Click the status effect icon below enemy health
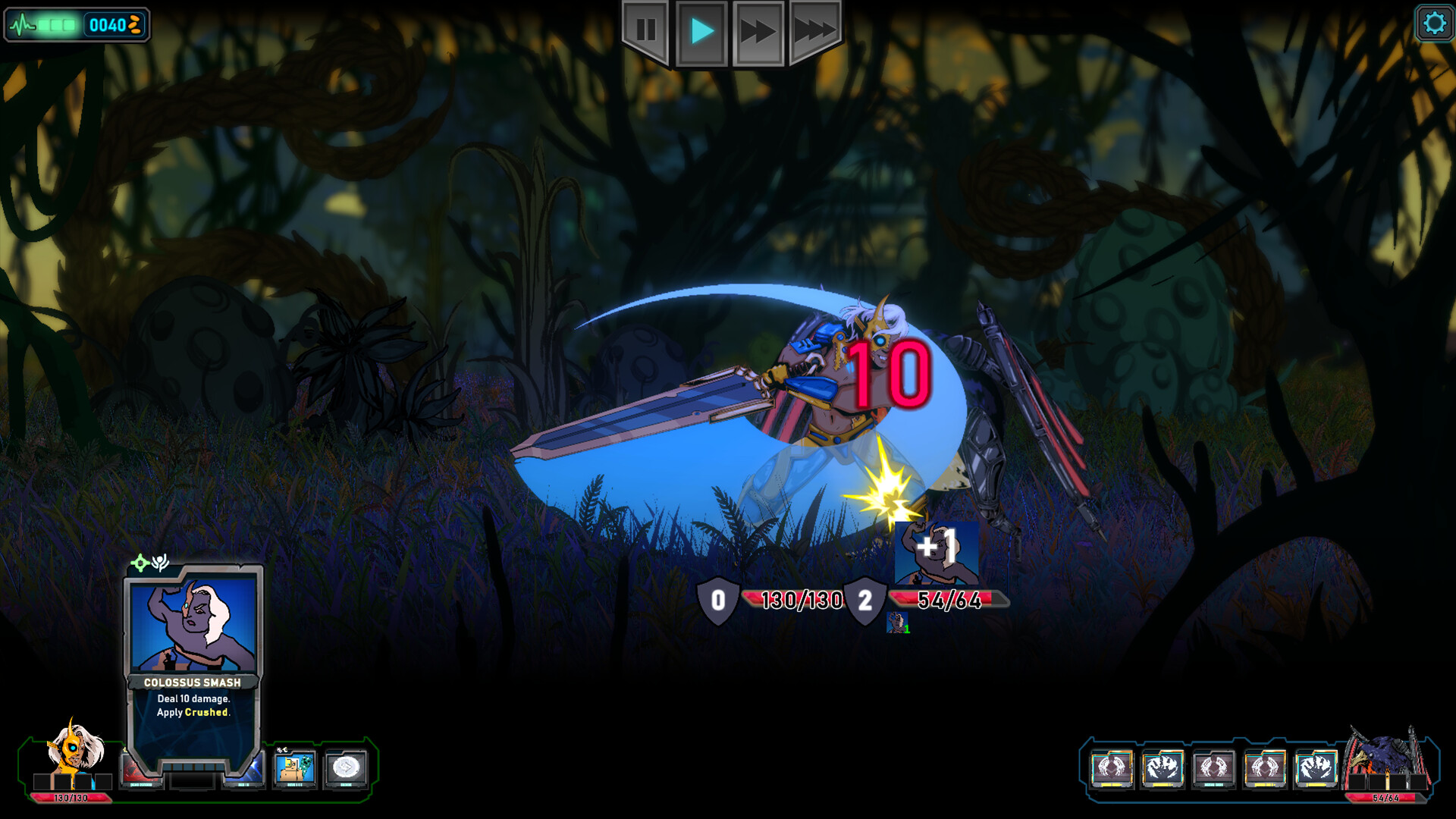 [897, 623]
